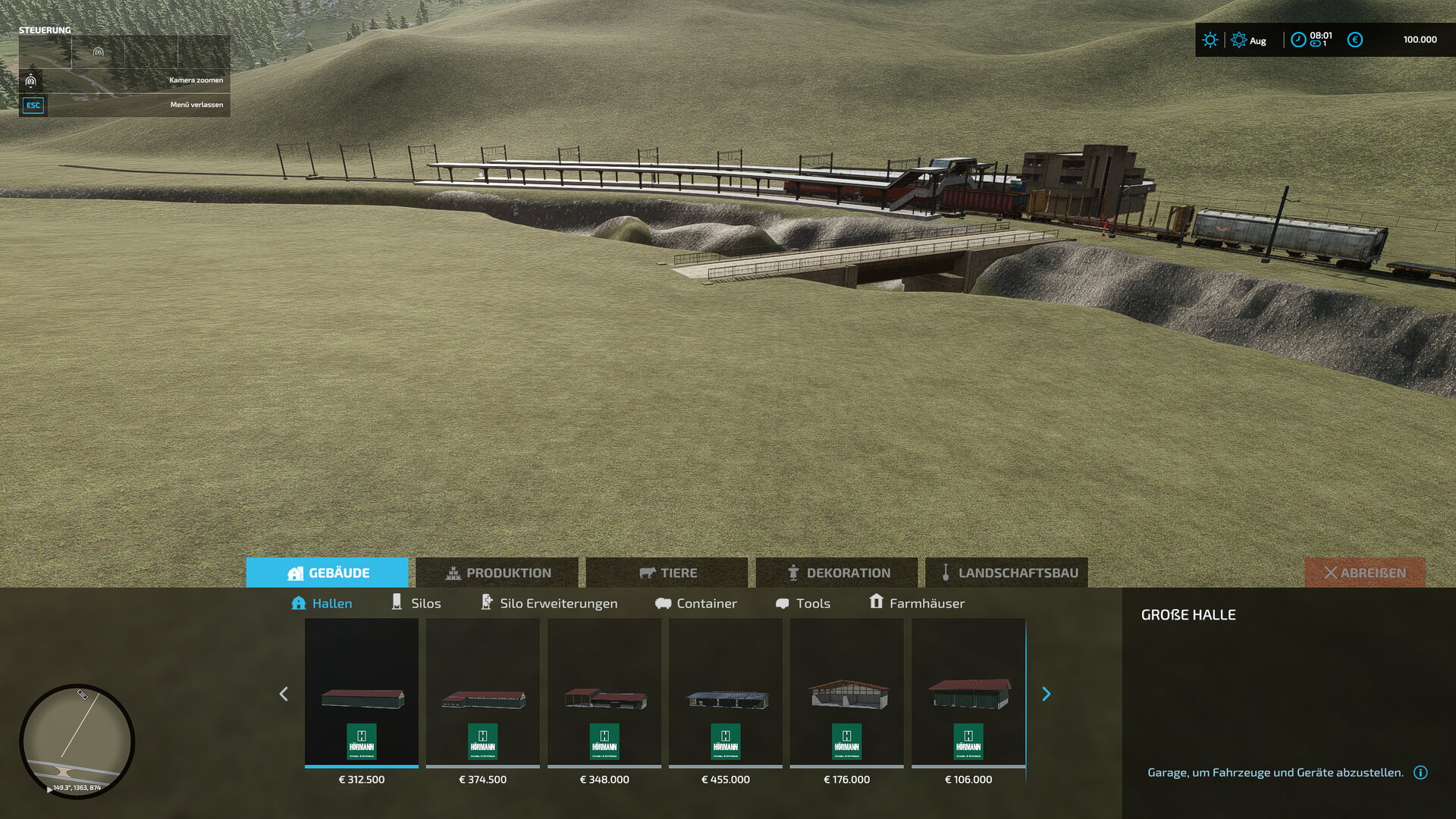1456x819 pixels.
Task: Select the € 455.000 solar-roof hall
Action: [x=726, y=694]
